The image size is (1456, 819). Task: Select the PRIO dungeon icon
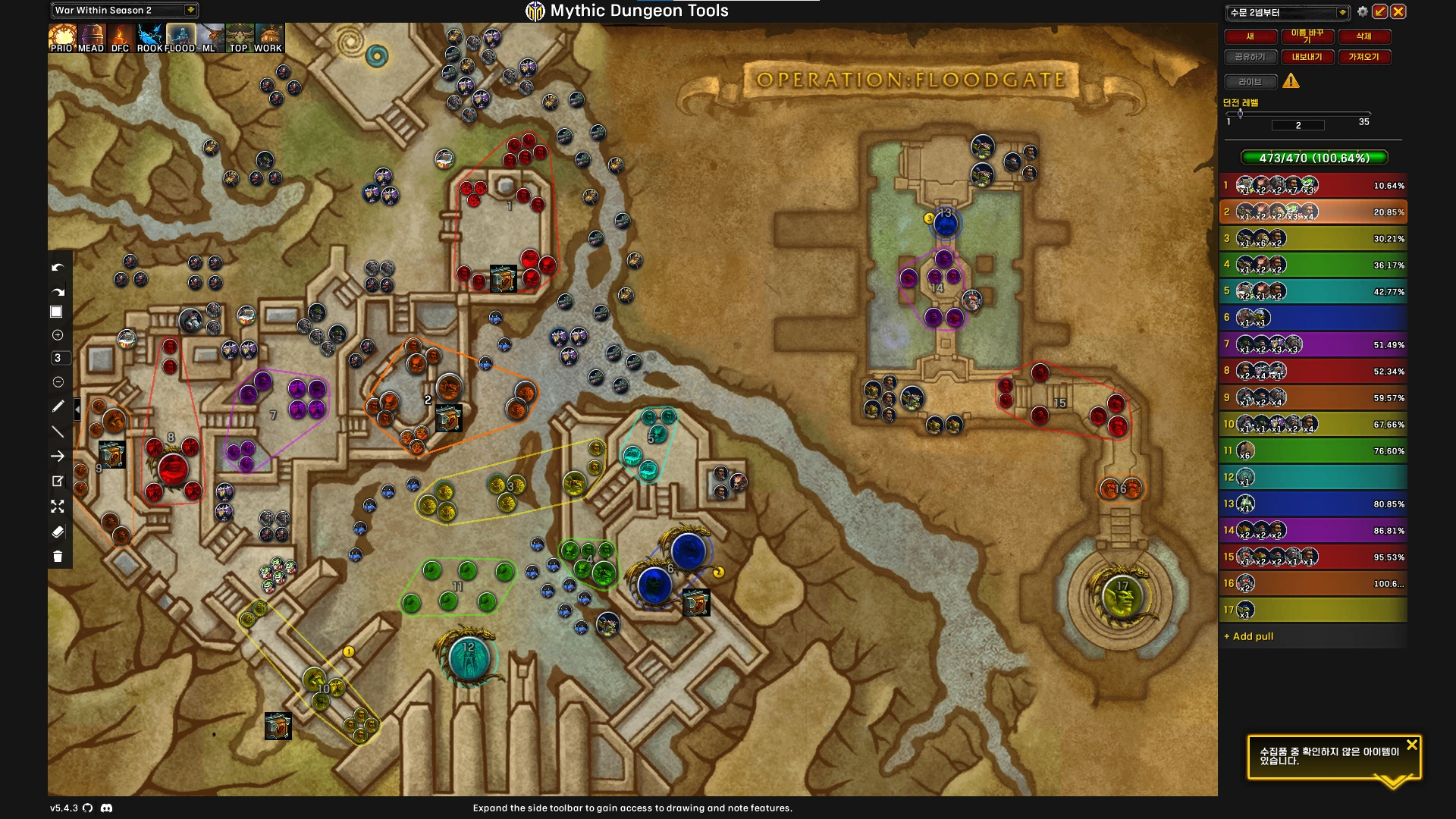coord(61,37)
